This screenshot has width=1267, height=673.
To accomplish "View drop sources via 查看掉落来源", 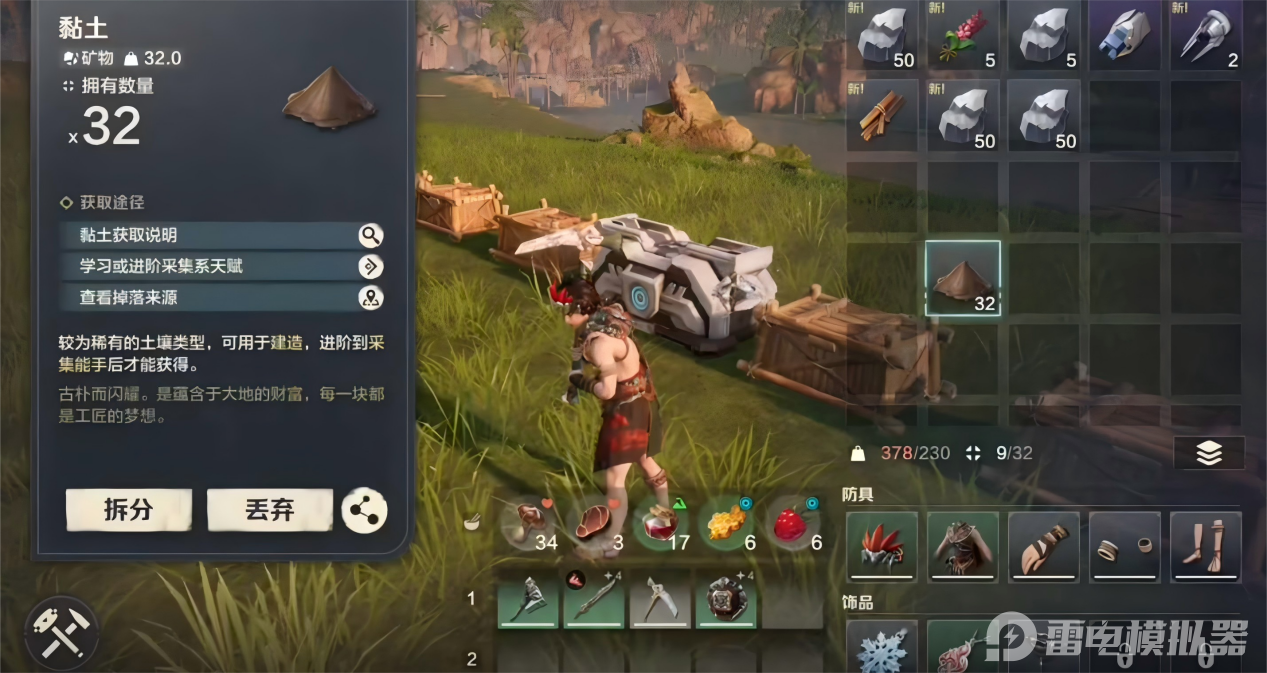I will [x=220, y=297].
